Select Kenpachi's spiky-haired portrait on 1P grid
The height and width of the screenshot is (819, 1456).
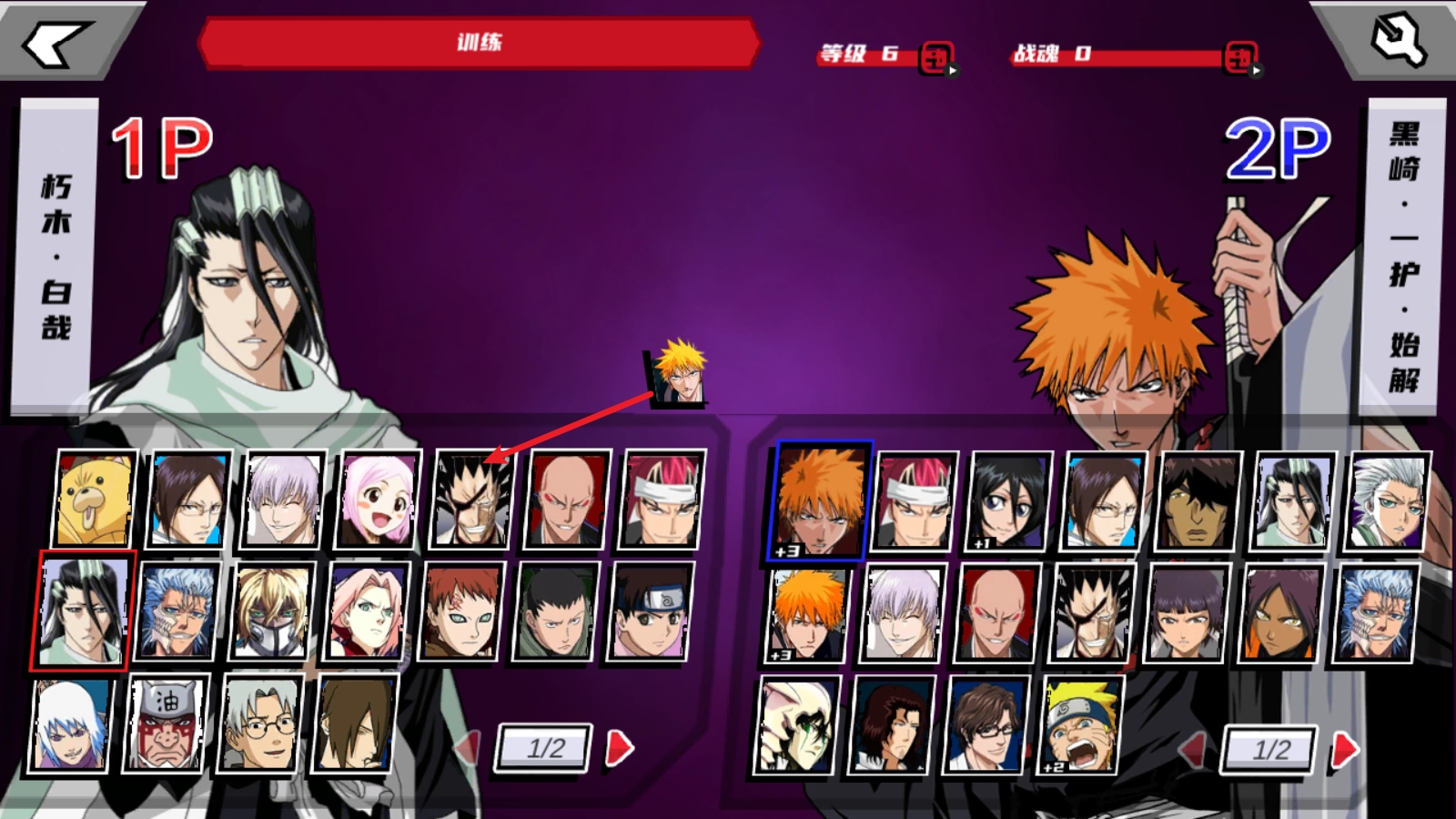(470, 500)
